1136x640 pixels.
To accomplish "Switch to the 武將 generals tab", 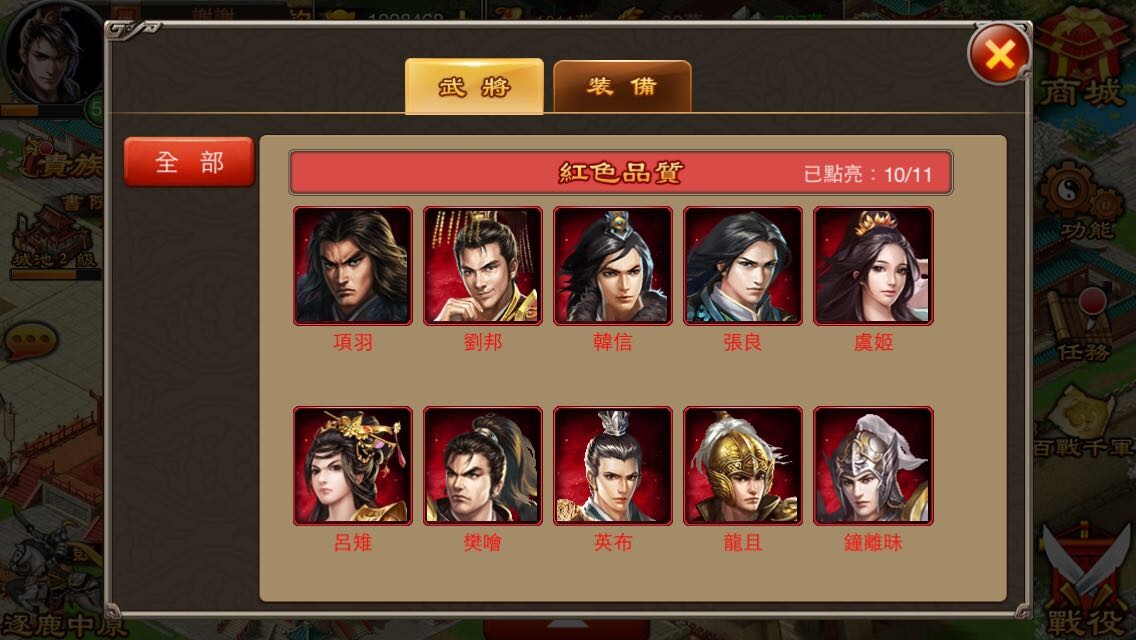I will 474,86.
